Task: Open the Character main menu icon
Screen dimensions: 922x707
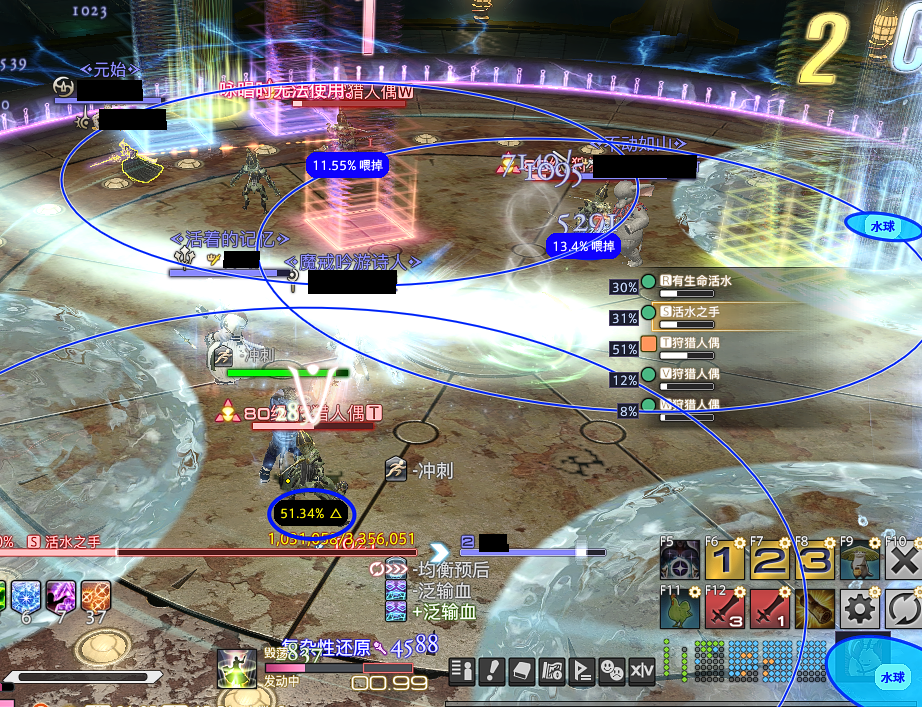Action: [461, 670]
